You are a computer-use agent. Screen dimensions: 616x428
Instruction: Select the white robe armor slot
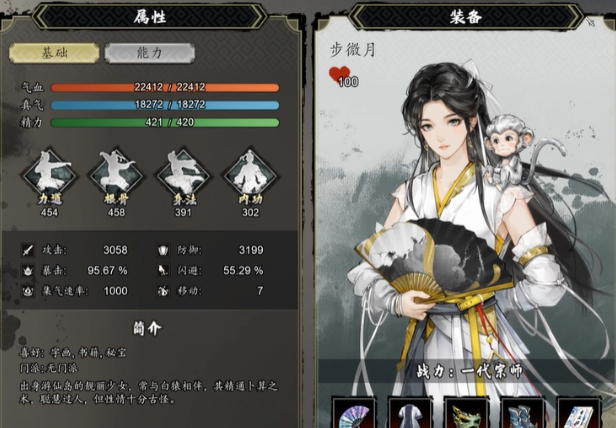(409, 415)
